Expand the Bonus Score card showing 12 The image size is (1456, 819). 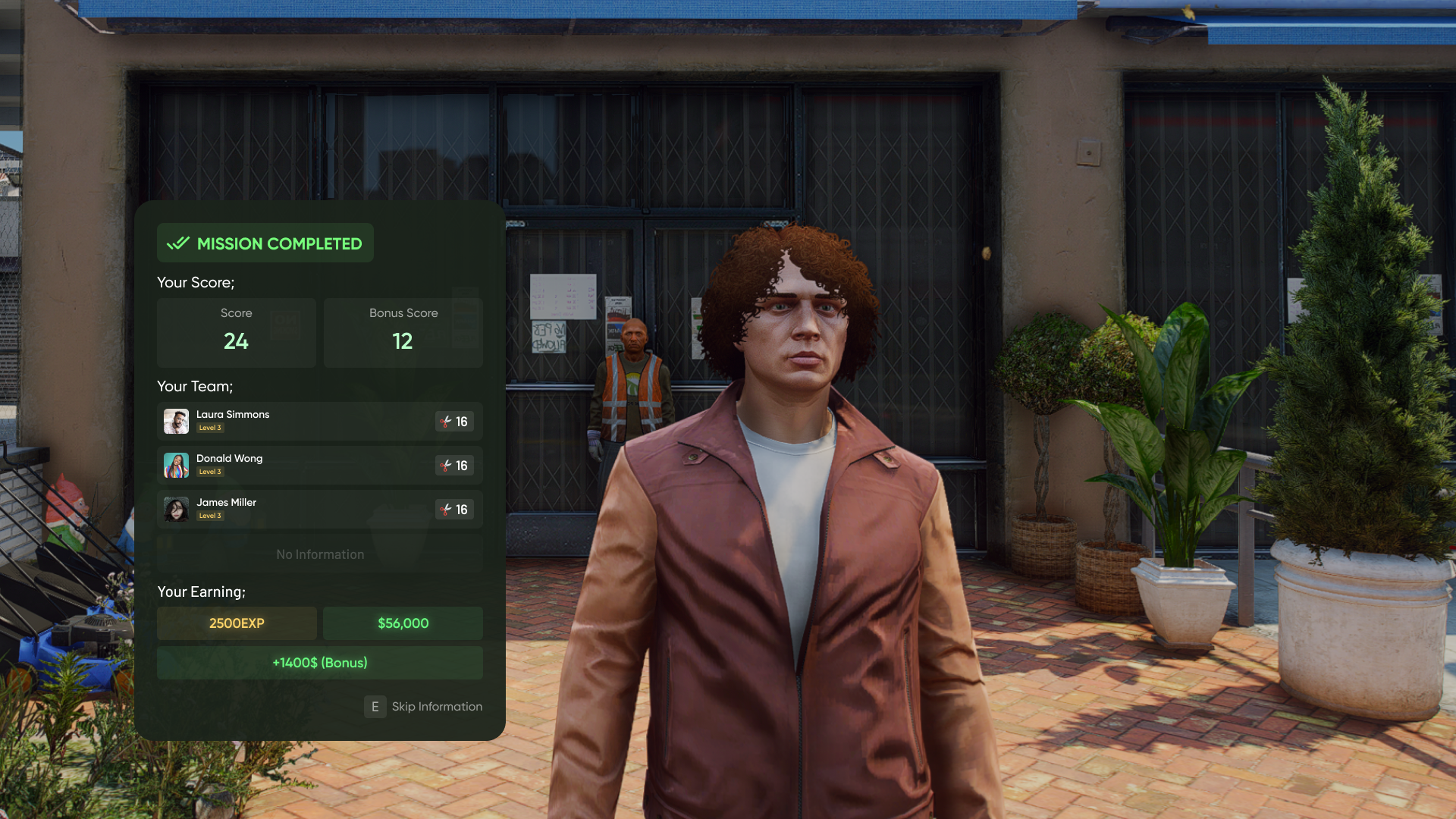tap(403, 332)
